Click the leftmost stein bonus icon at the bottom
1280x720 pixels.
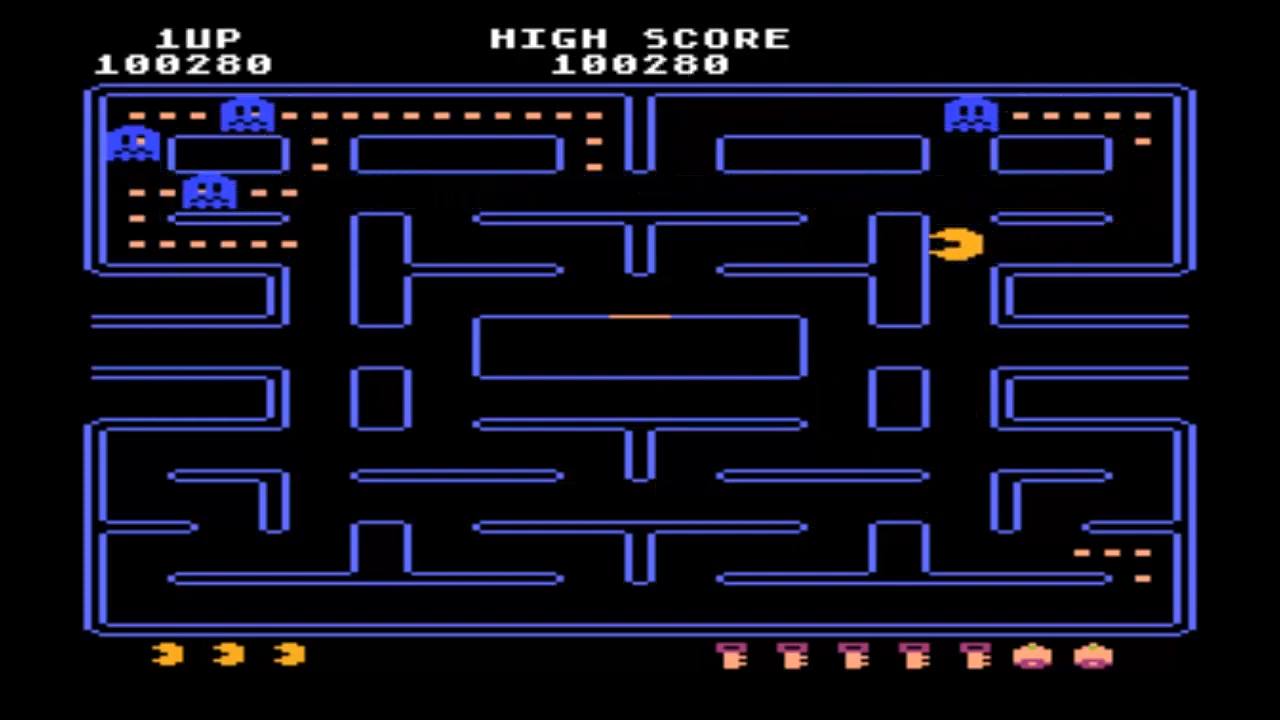730,657
